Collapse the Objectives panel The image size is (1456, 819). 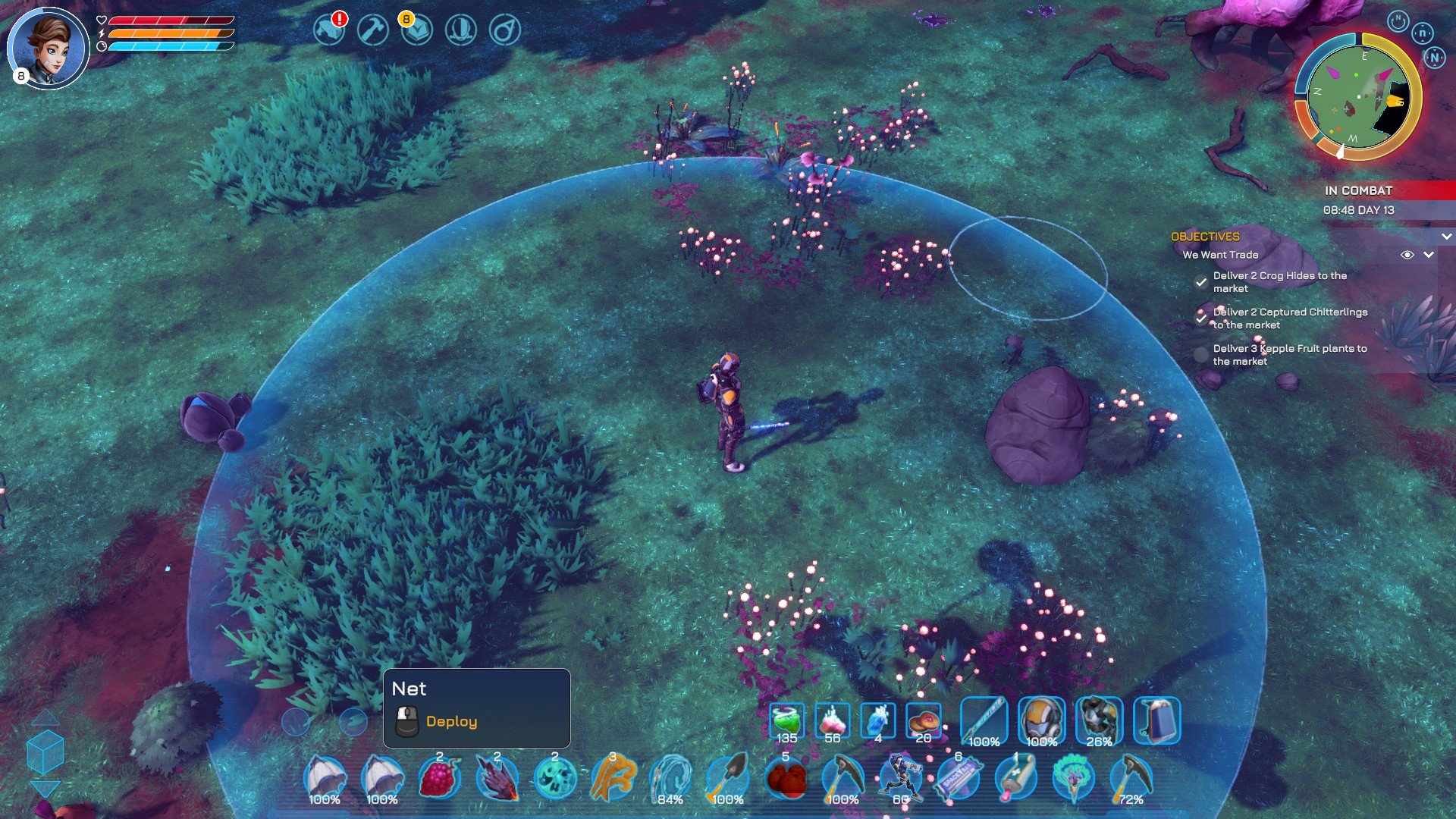pos(1446,237)
